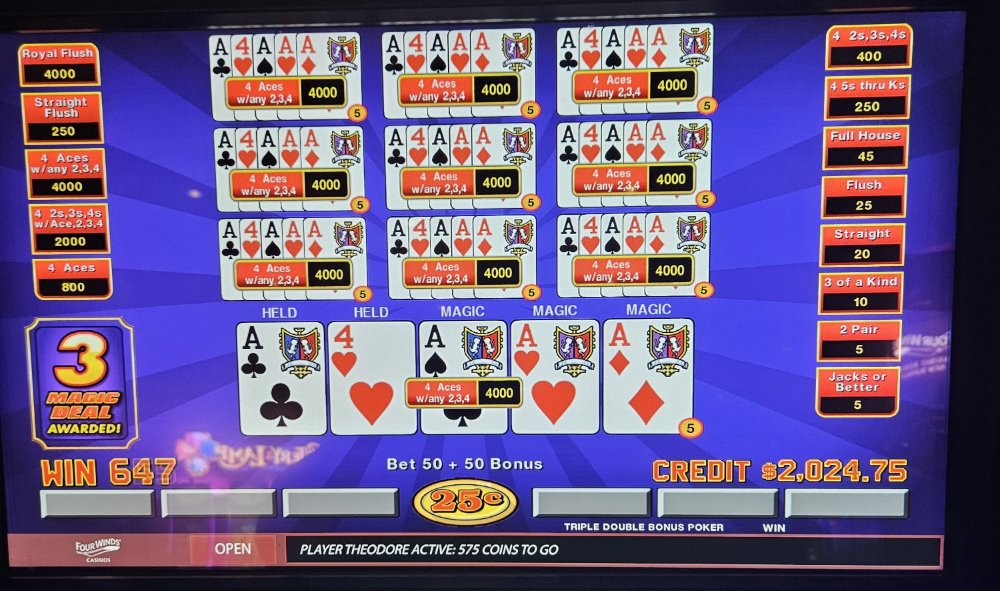
Task: Tap the Ace of Diamonds card
Action: coord(647,378)
